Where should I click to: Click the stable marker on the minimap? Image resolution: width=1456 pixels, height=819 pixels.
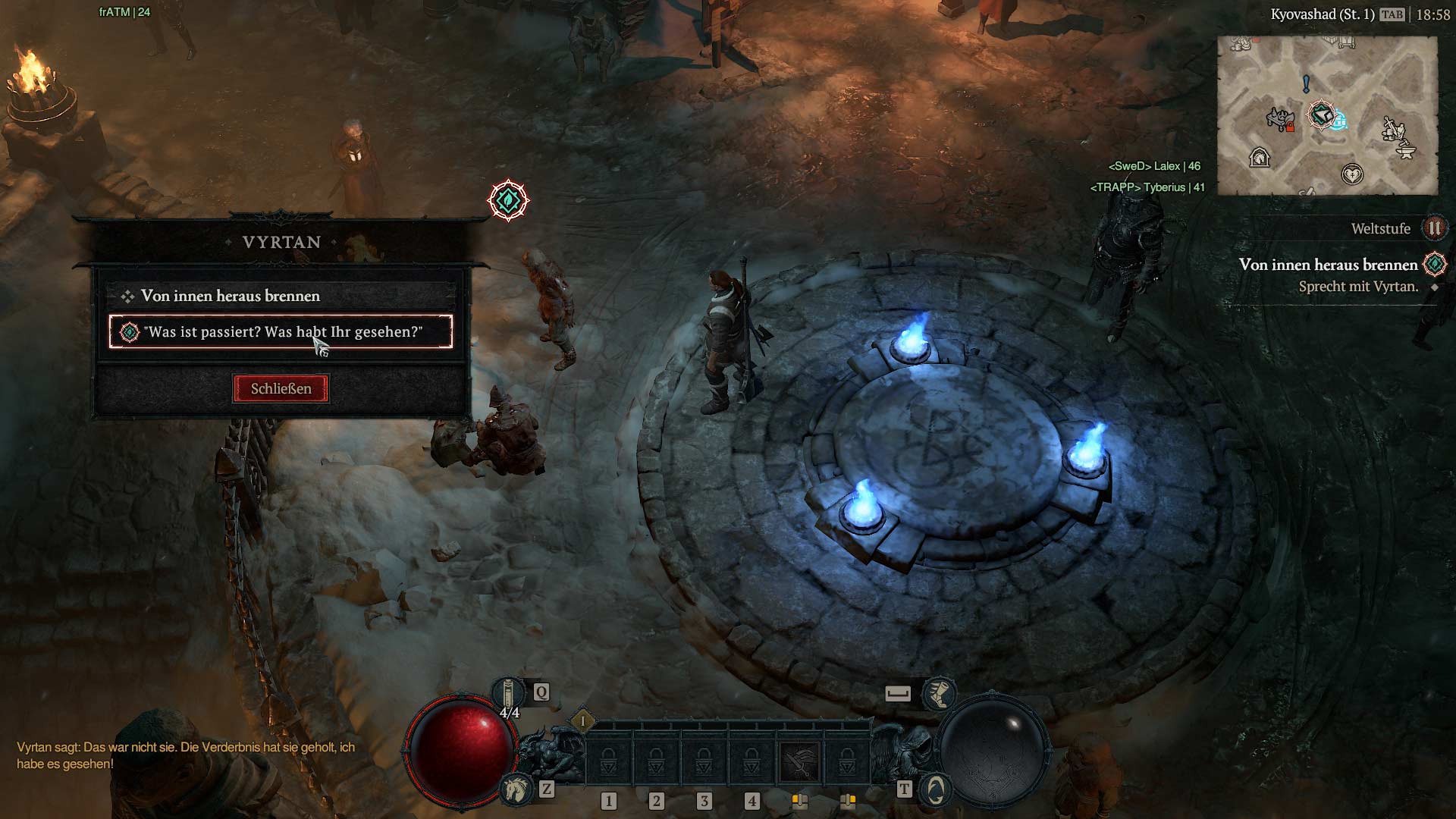(1260, 158)
